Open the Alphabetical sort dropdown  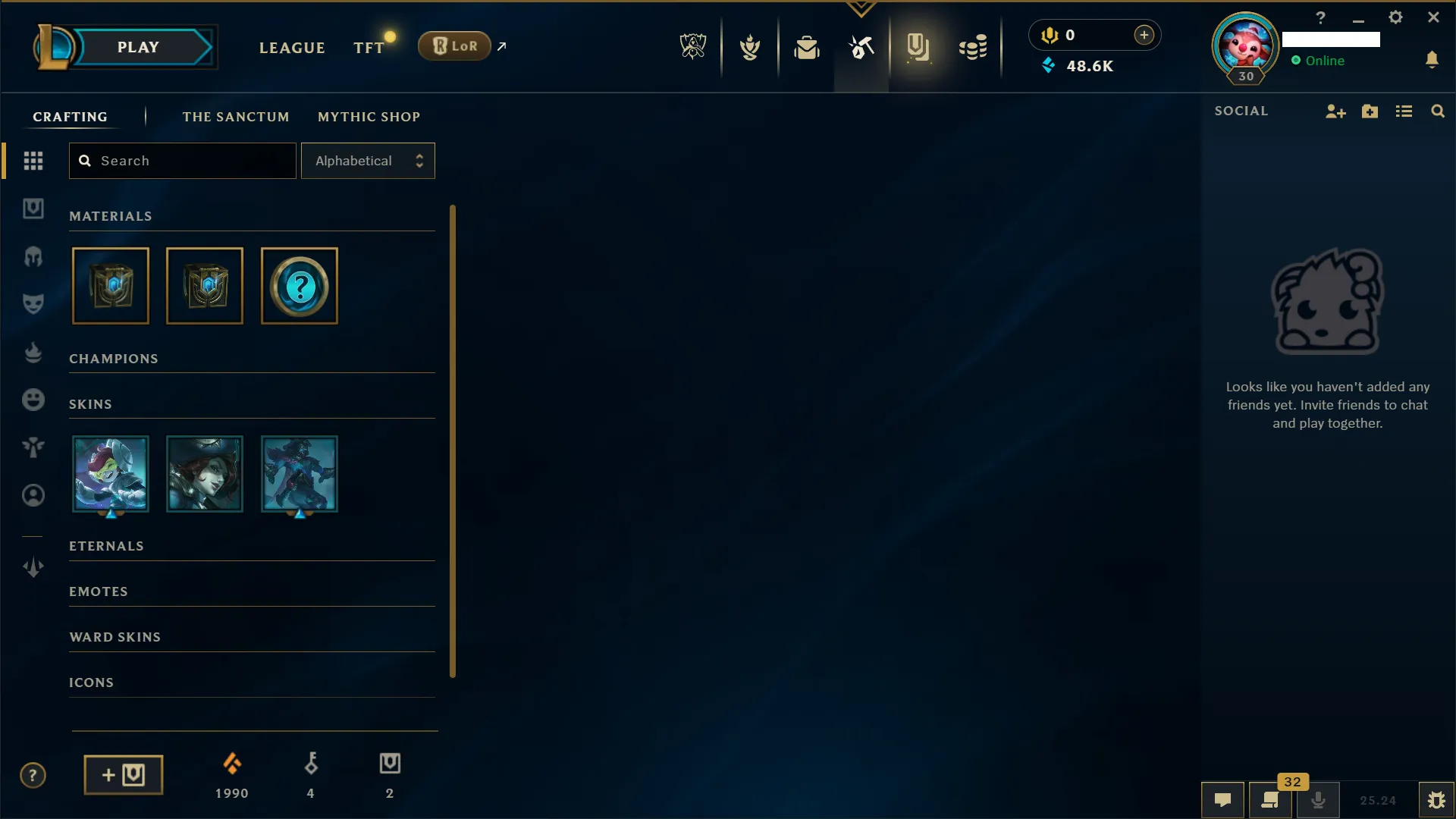tap(368, 160)
